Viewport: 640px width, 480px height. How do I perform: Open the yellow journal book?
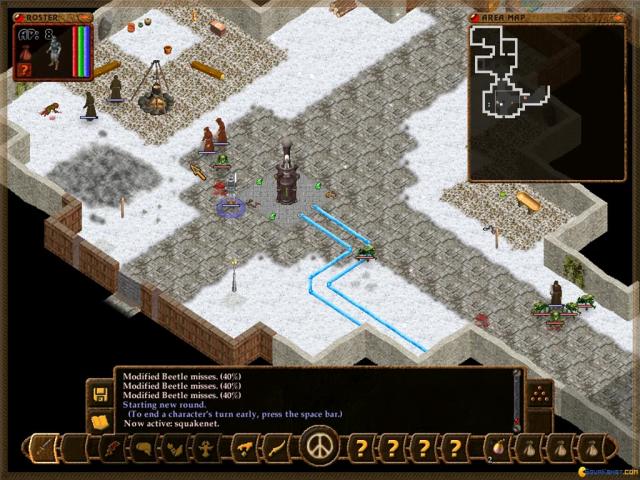click(99, 421)
